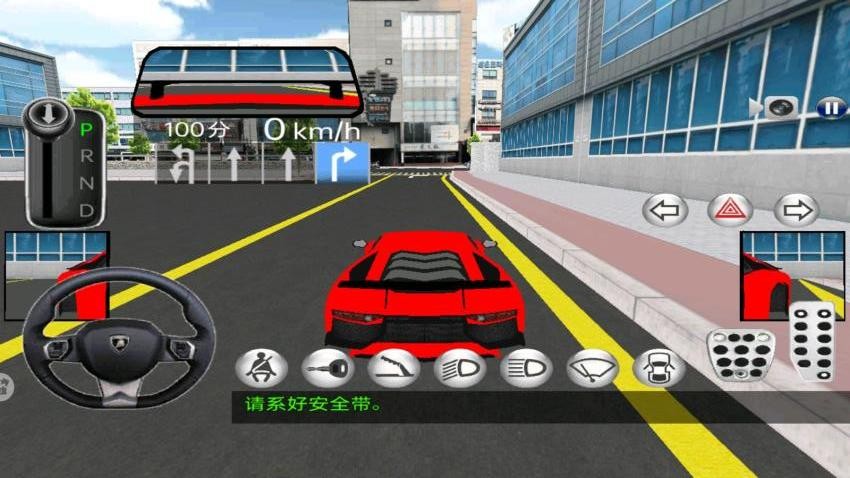Shift gear to R

click(87, 156)
